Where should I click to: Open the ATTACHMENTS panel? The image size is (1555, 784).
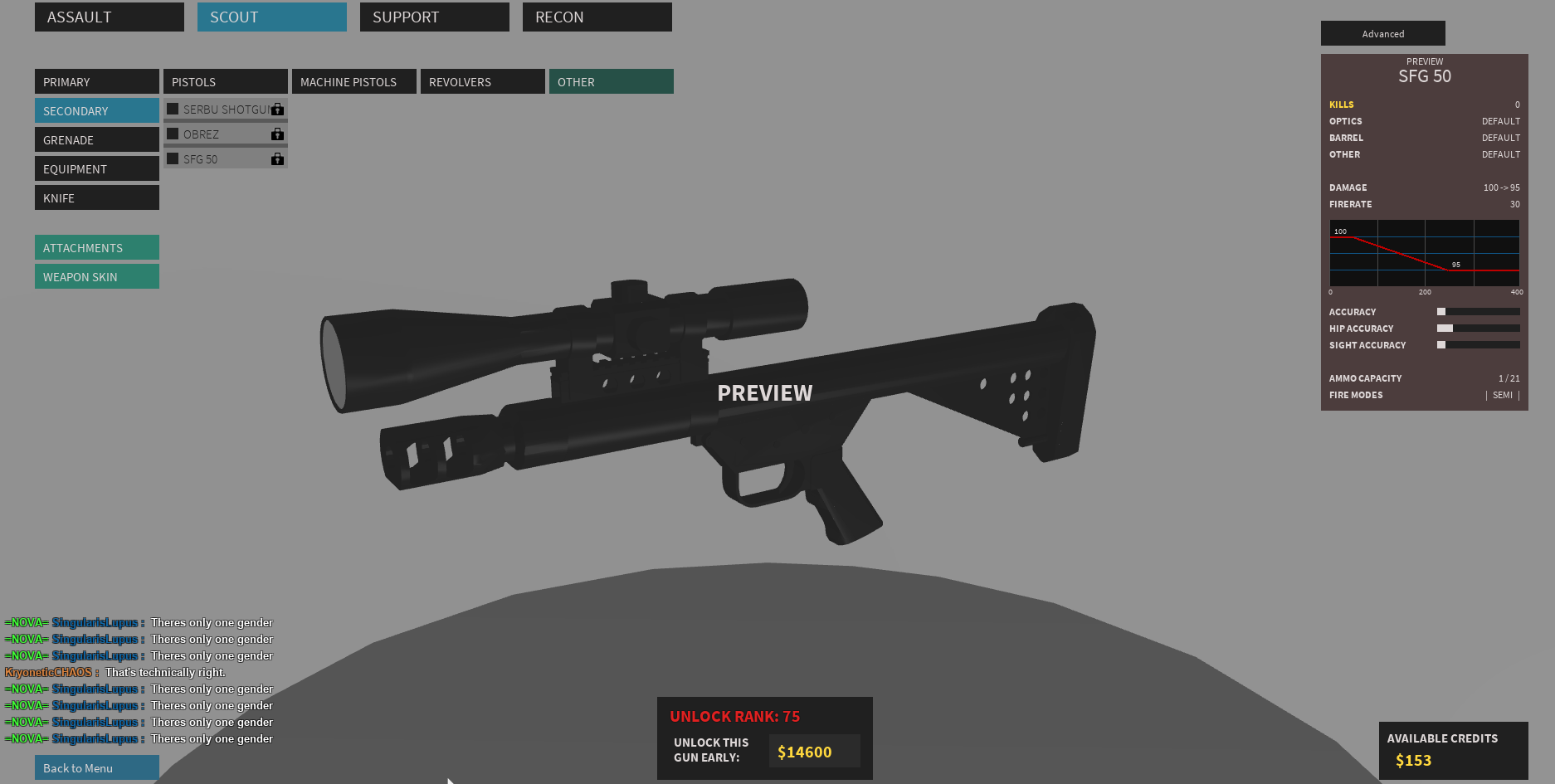click(x=96, y=247)
